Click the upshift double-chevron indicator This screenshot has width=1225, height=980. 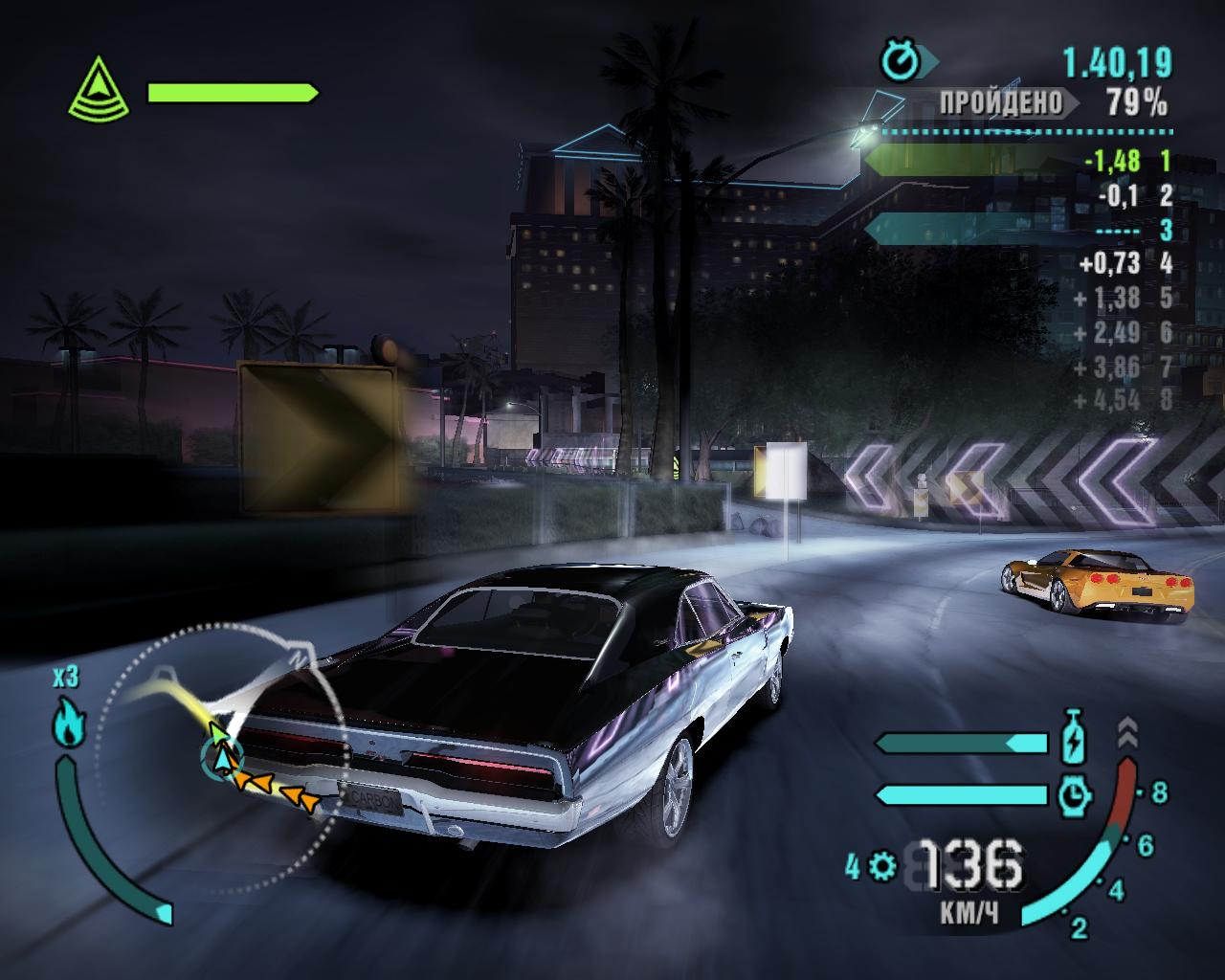1127,732
